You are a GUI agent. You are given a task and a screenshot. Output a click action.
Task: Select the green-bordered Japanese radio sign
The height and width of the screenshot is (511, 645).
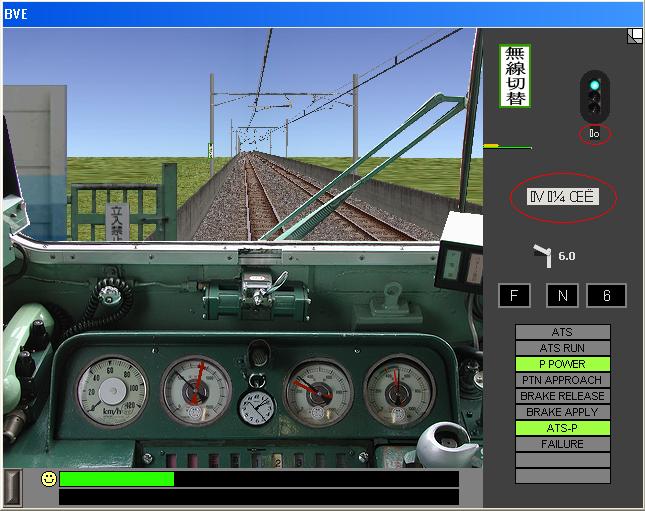point(515,76)
